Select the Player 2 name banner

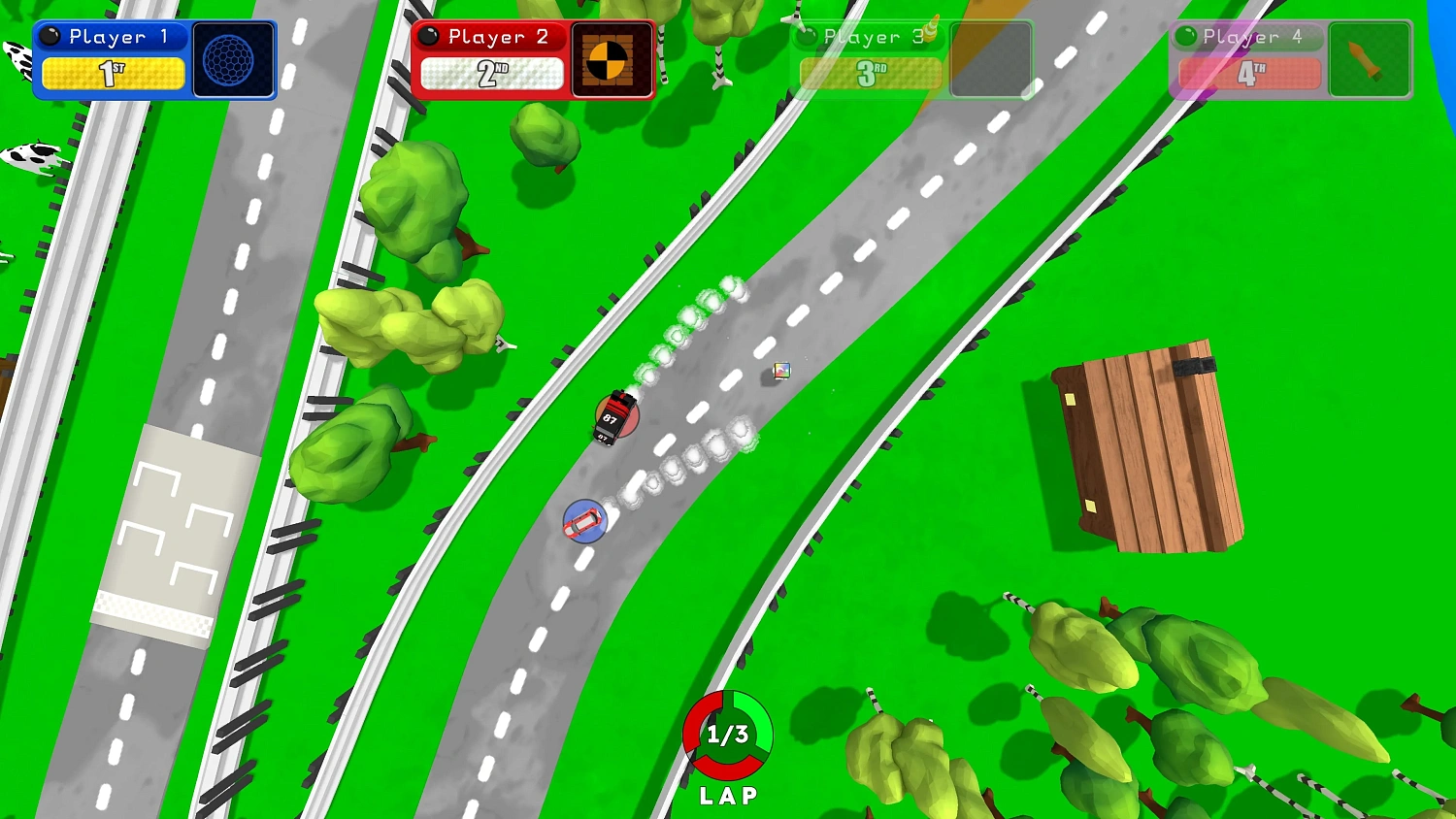490,37
